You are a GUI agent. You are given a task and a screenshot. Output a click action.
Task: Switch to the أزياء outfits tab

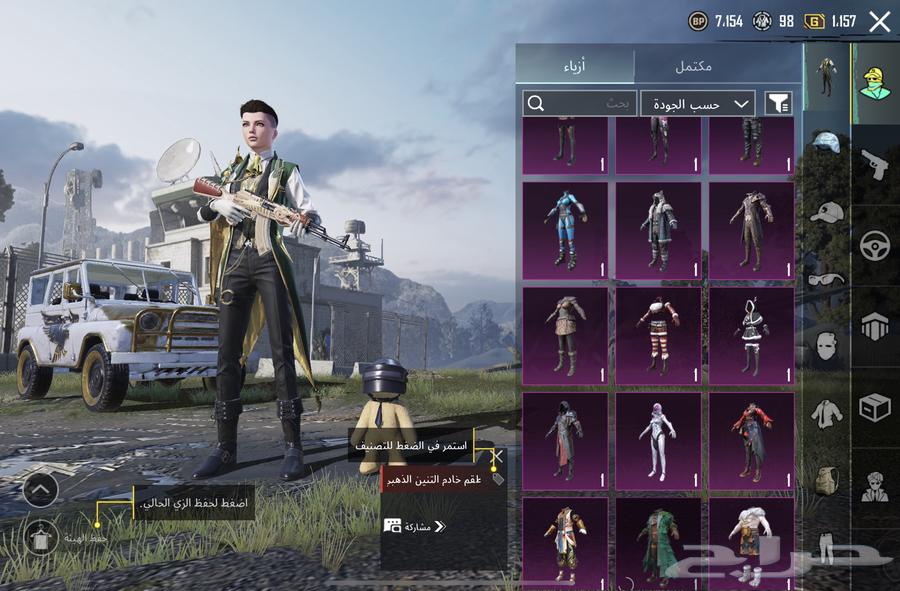click(575, 66)
